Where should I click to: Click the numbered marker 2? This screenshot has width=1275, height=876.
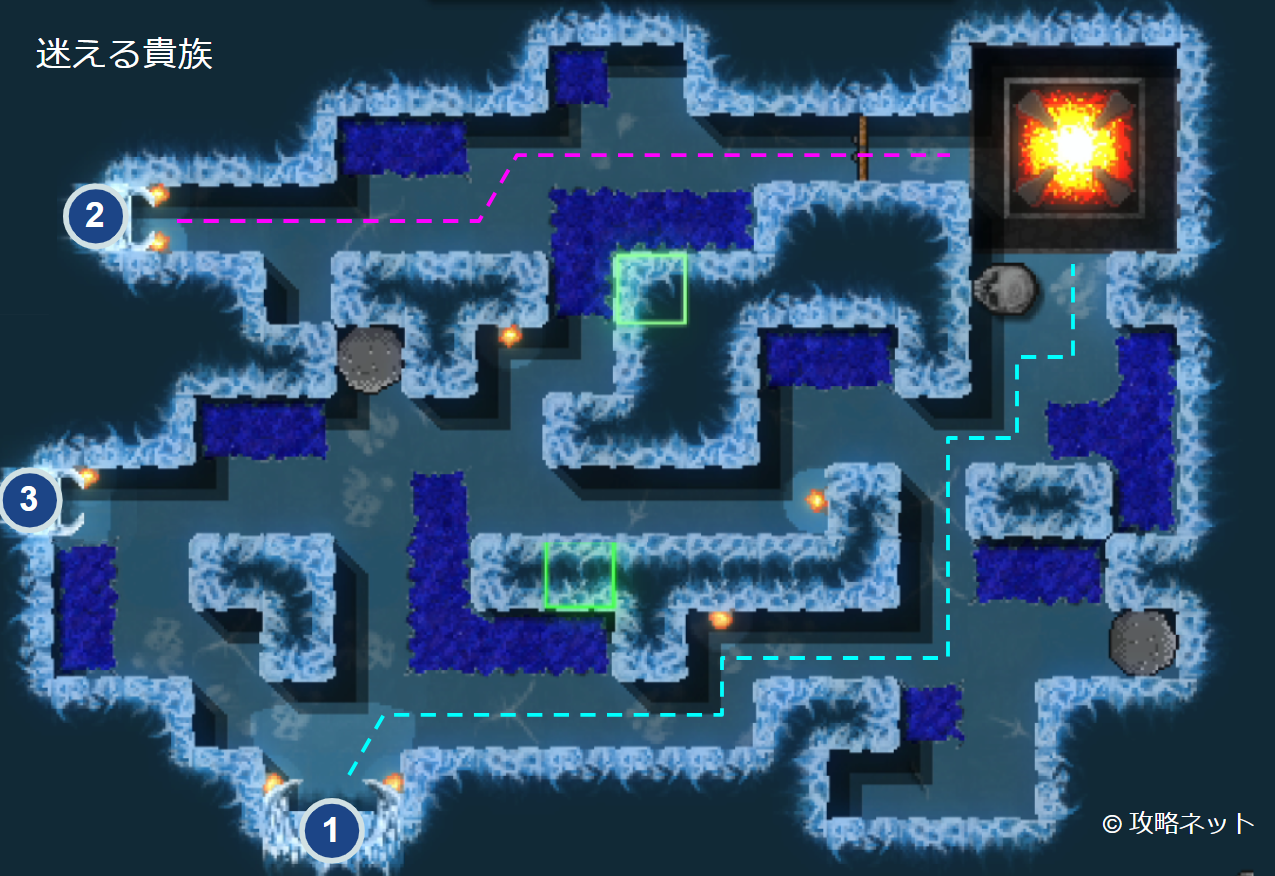tap(95, 216)
